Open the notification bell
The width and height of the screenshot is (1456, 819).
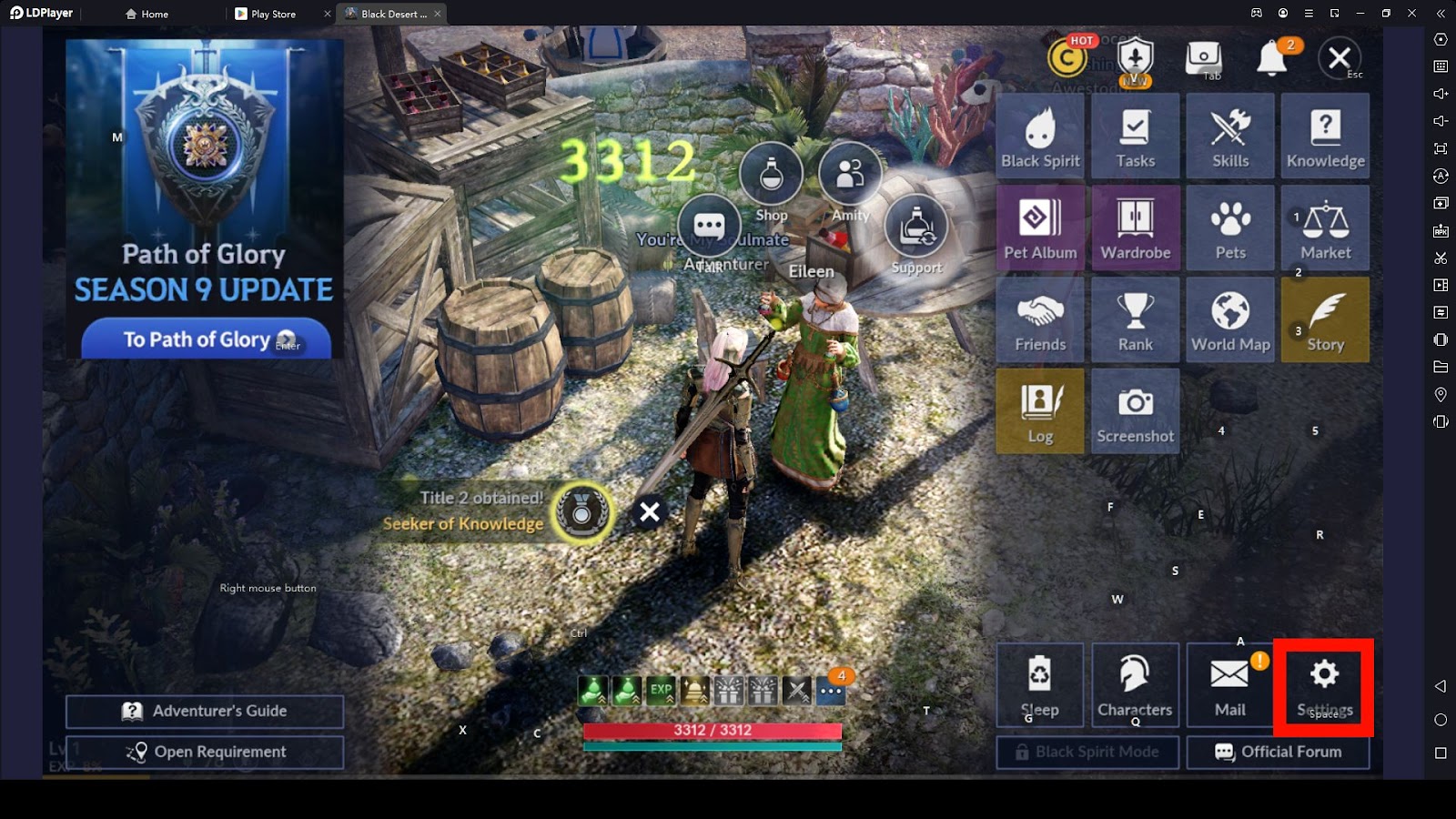tap(1271, 60)
